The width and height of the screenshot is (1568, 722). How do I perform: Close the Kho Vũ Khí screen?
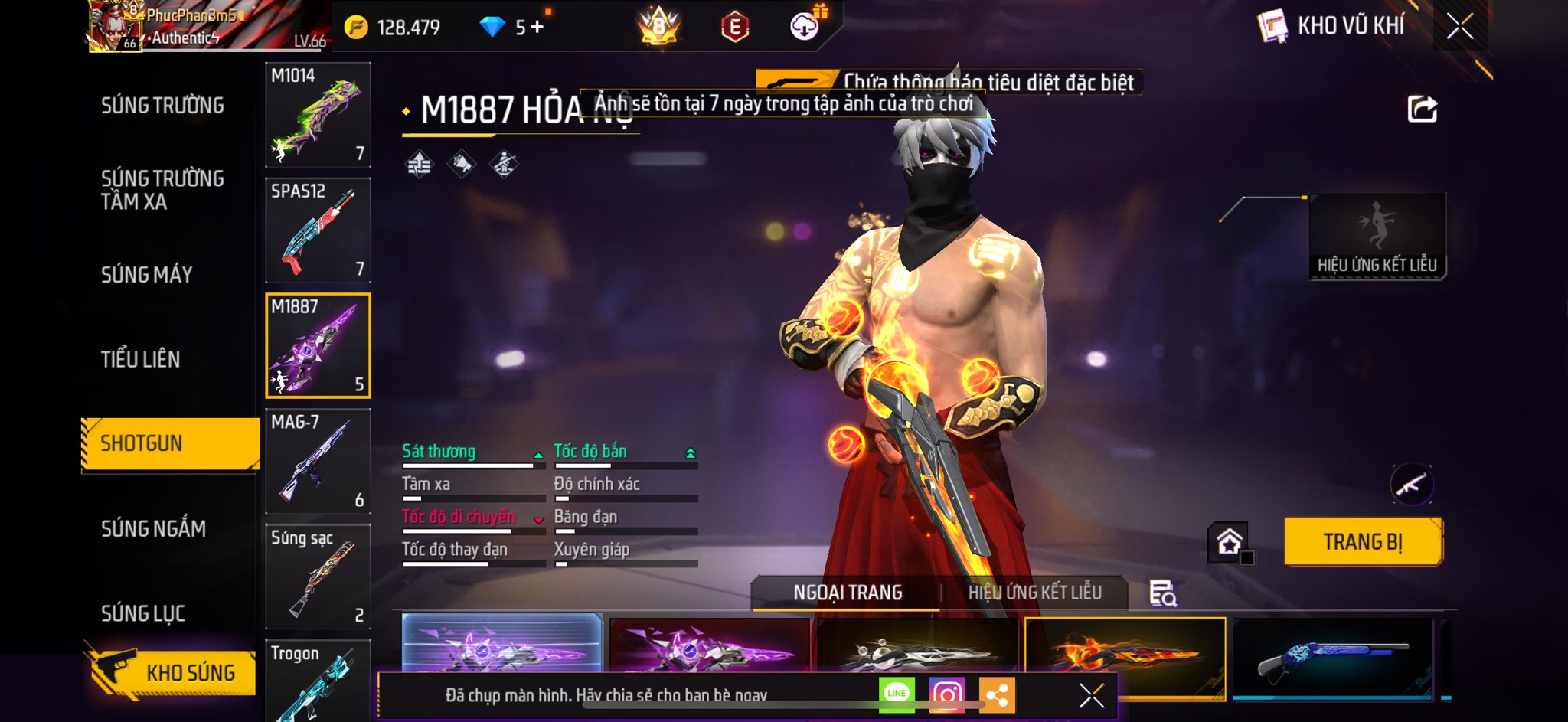tap(1459, 26)
